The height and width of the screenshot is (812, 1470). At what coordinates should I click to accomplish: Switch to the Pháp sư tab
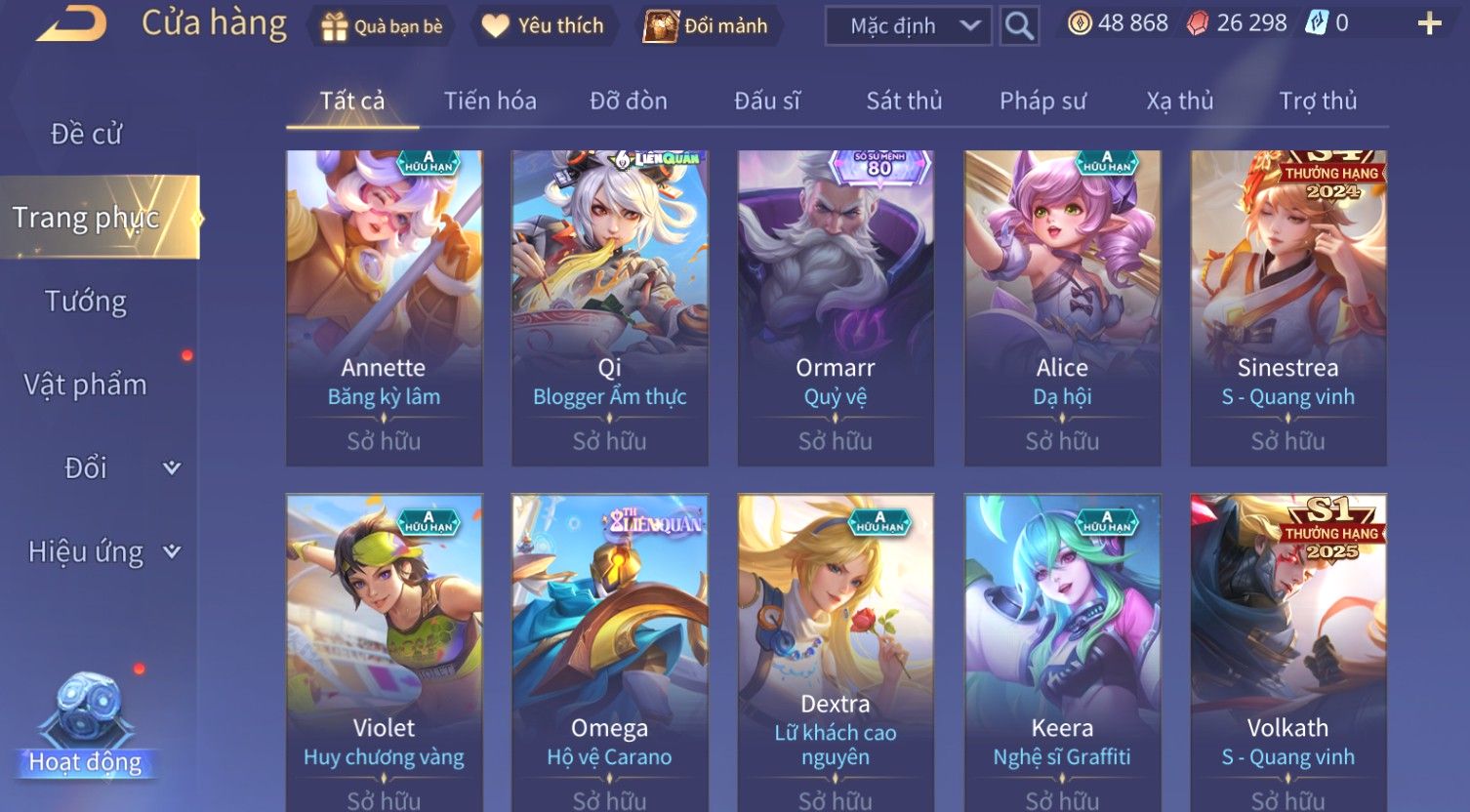[x=1042, y=101]
